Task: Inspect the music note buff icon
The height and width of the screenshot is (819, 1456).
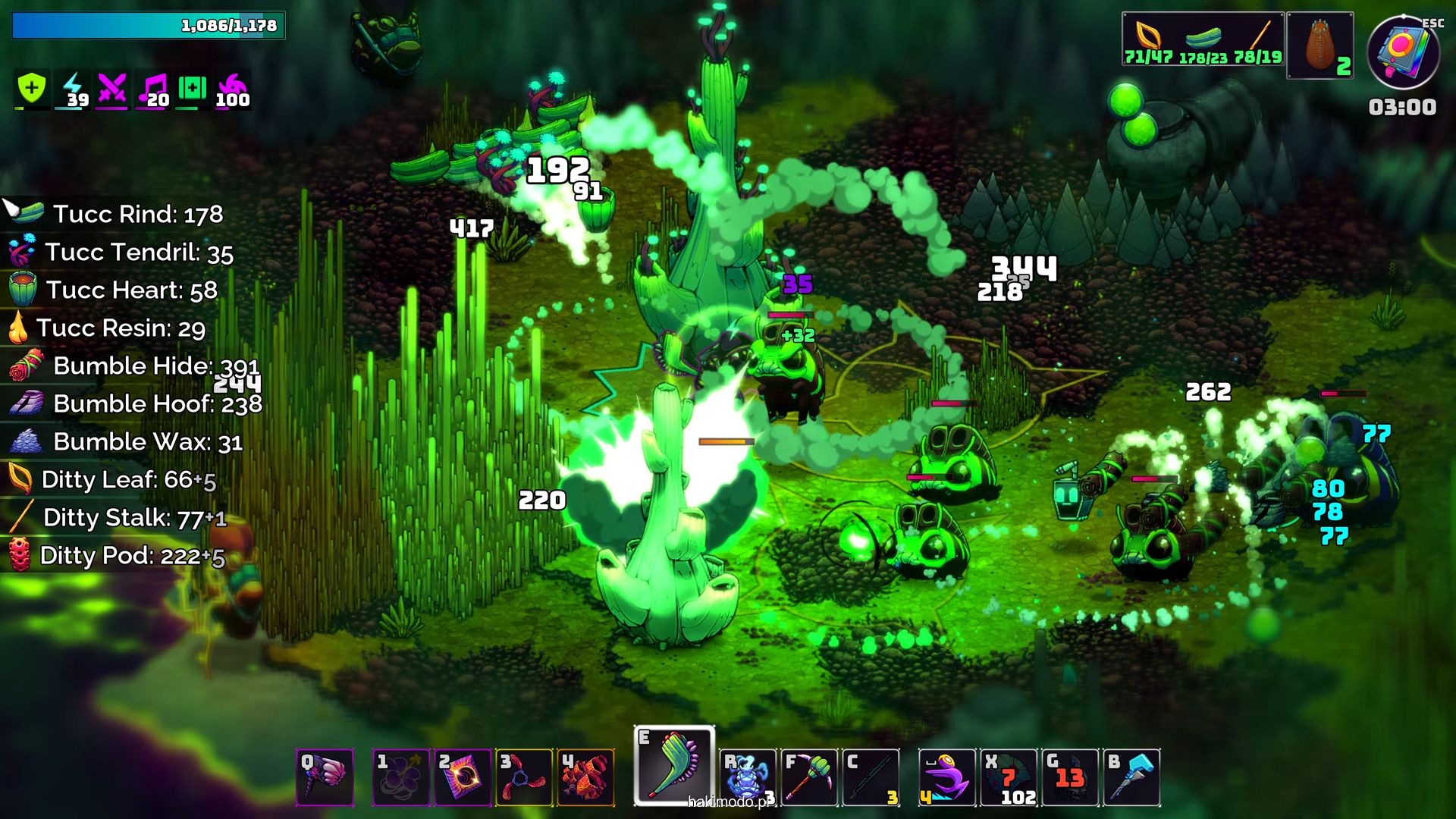Action: (153, 89)
